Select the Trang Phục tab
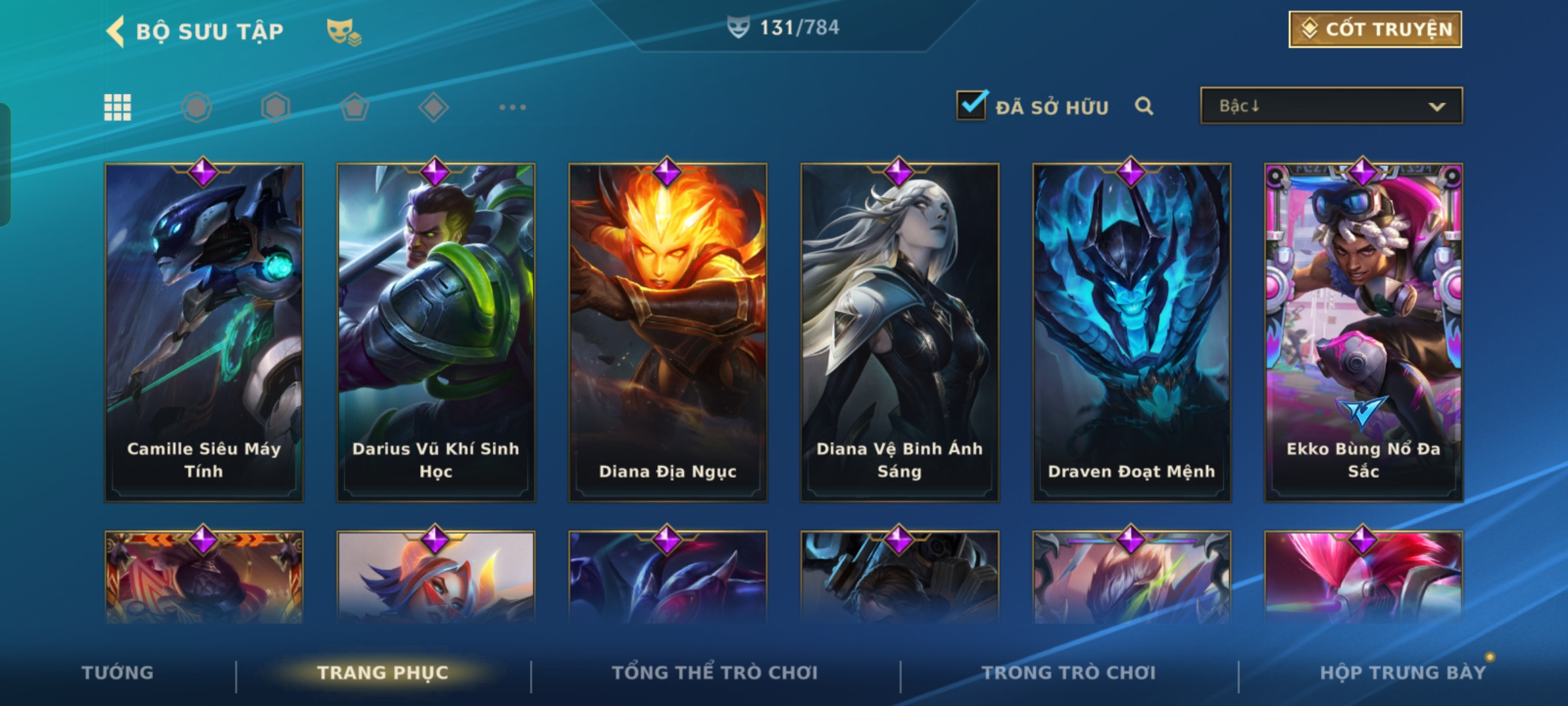The width and height of the screenshot is (1568, 706). [x=383, y=673]
